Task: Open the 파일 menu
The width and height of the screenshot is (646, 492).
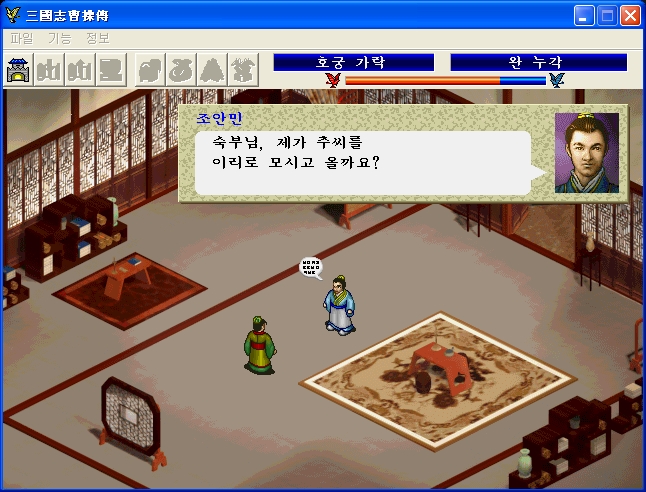Action: (20, 38)
